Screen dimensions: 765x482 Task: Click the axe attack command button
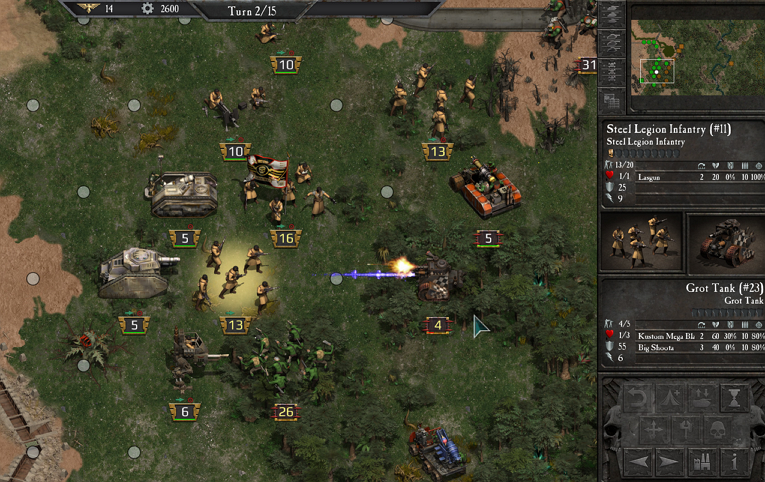pos(687,431)
